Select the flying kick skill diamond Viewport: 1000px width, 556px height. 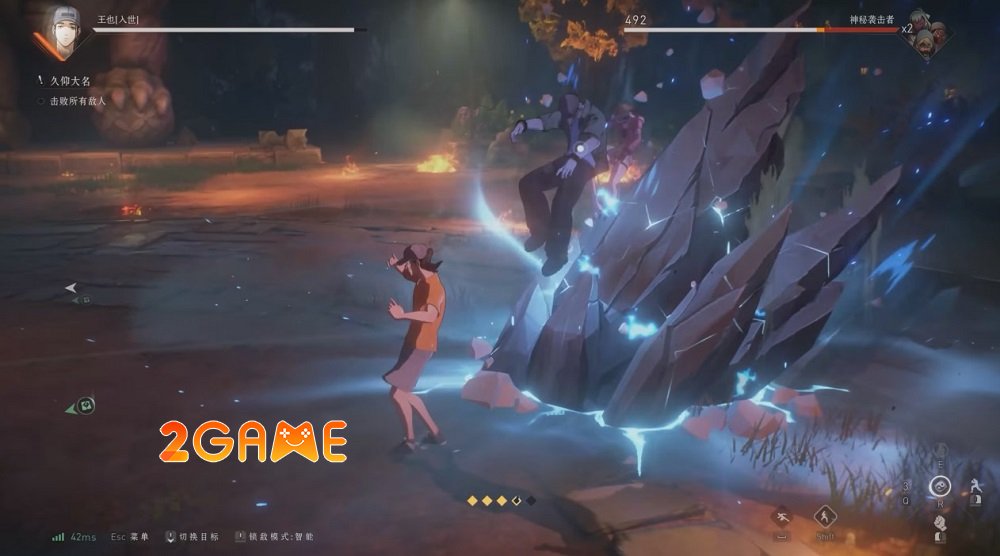pyautogui.click(x=782, y=517)
